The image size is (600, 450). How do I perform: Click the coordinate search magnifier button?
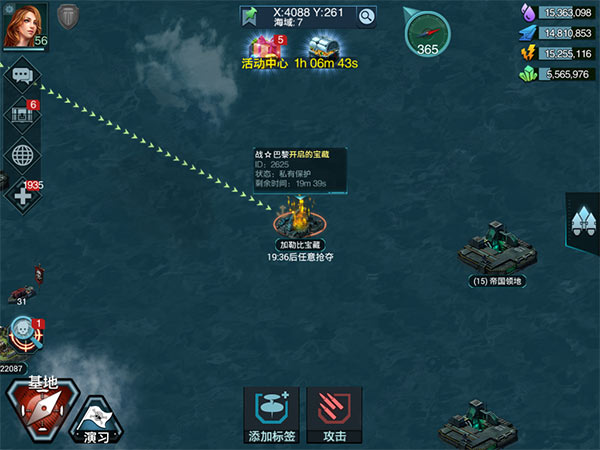[x=367, y=16]
